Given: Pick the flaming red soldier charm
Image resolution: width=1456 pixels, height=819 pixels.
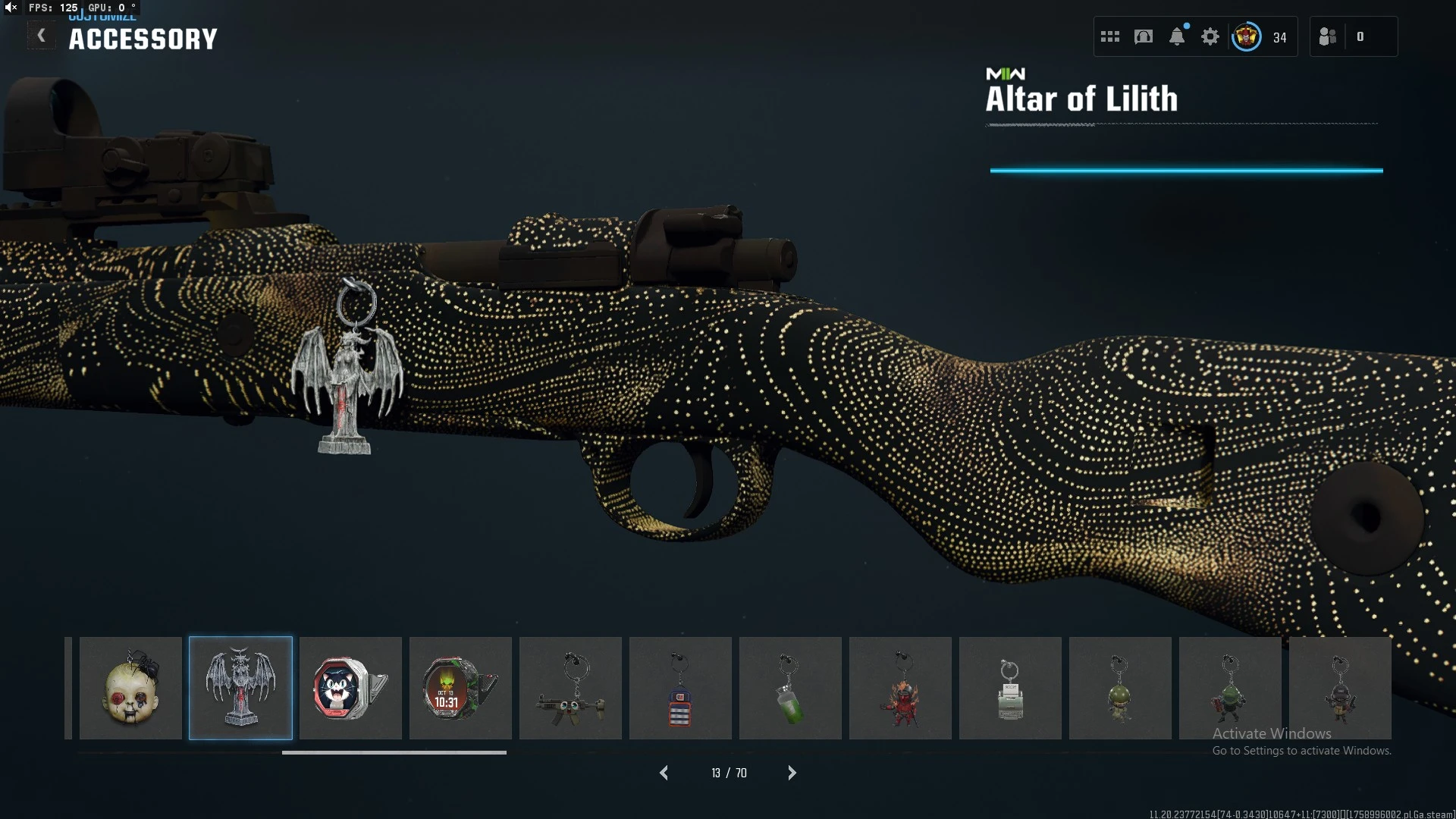Looking at the screenshot, I should pos(900,688).
